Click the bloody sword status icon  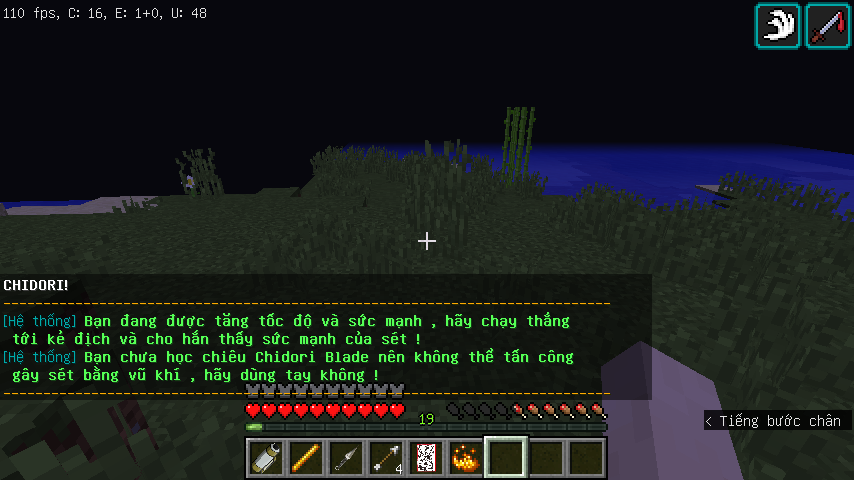point(828,25)
